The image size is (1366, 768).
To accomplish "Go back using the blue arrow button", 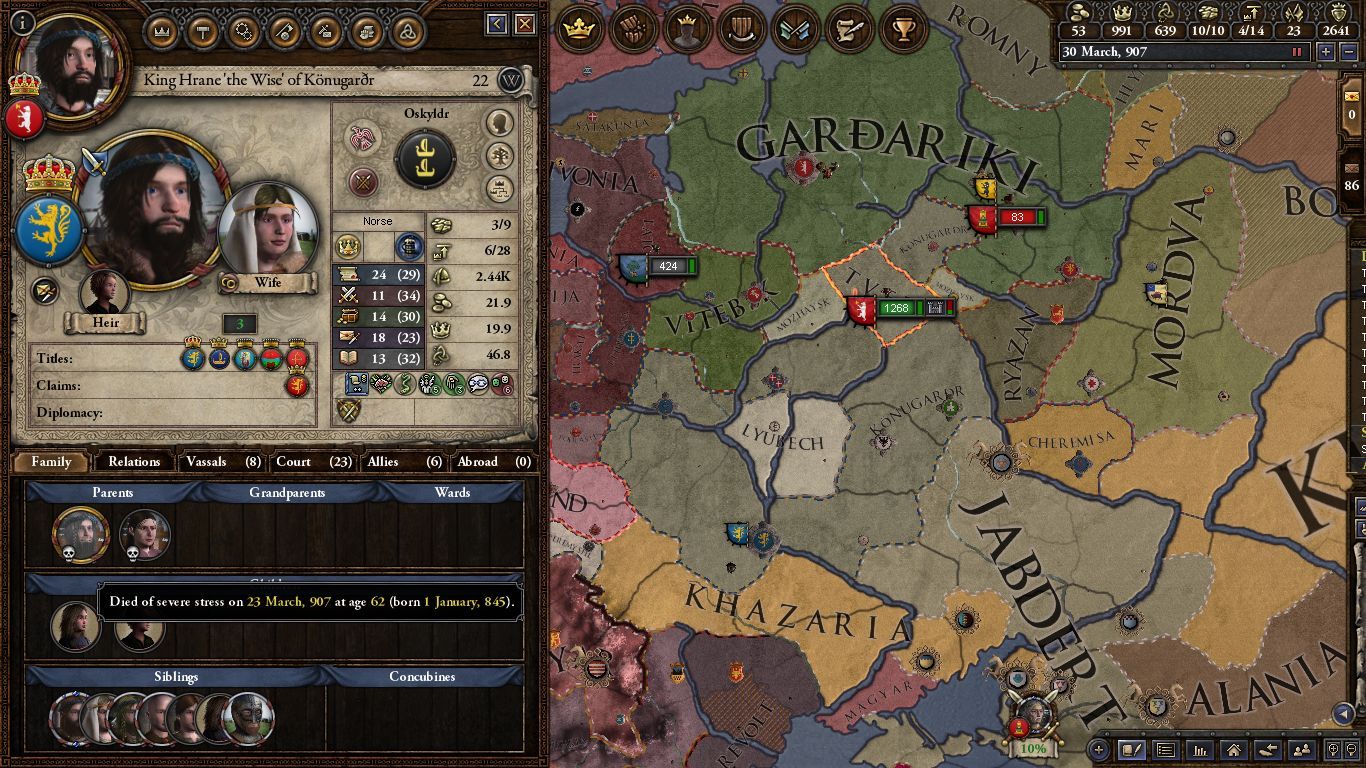I will (497, 25).
